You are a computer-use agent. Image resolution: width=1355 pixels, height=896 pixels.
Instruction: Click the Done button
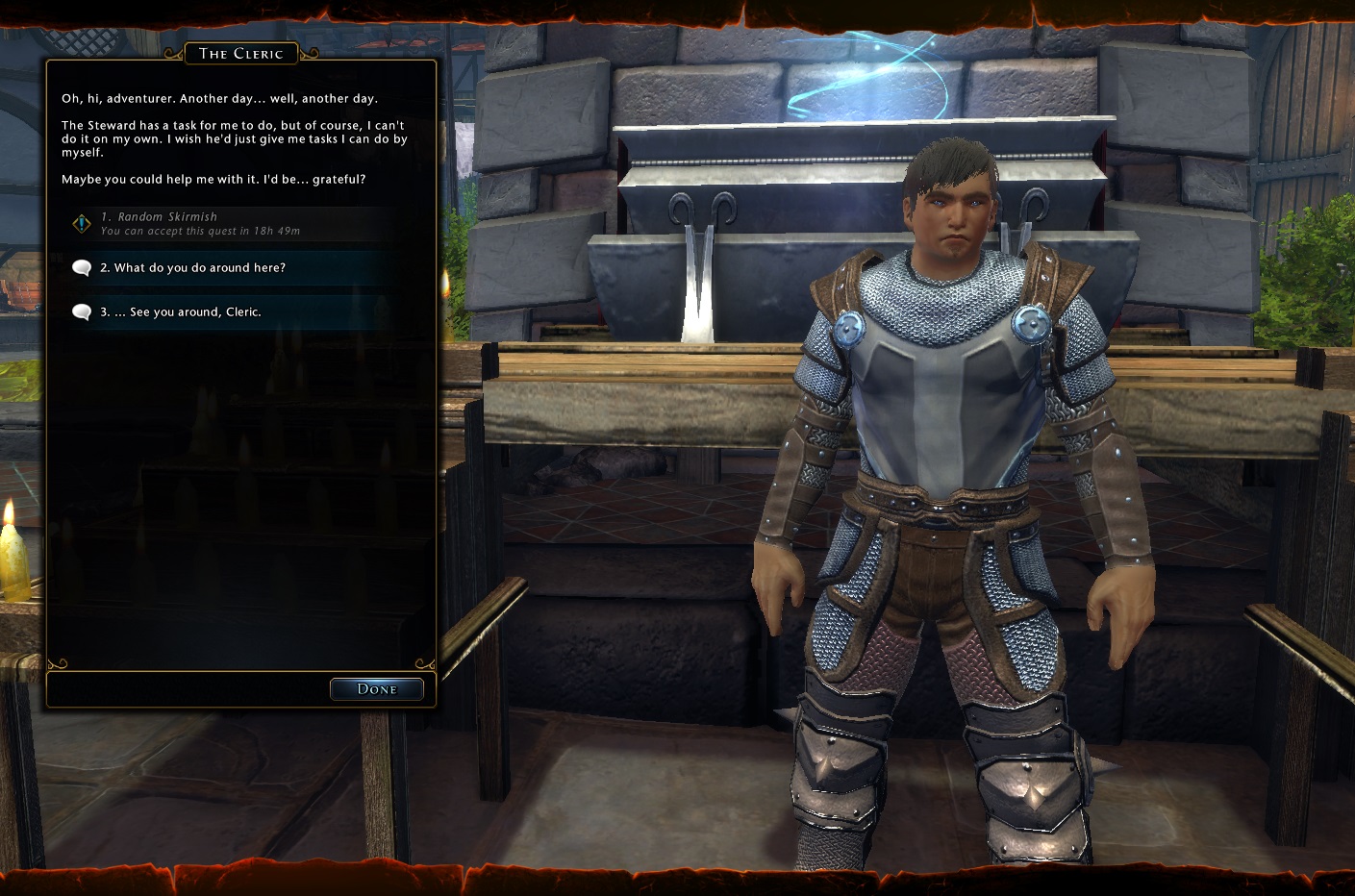(x=376, y=689)
